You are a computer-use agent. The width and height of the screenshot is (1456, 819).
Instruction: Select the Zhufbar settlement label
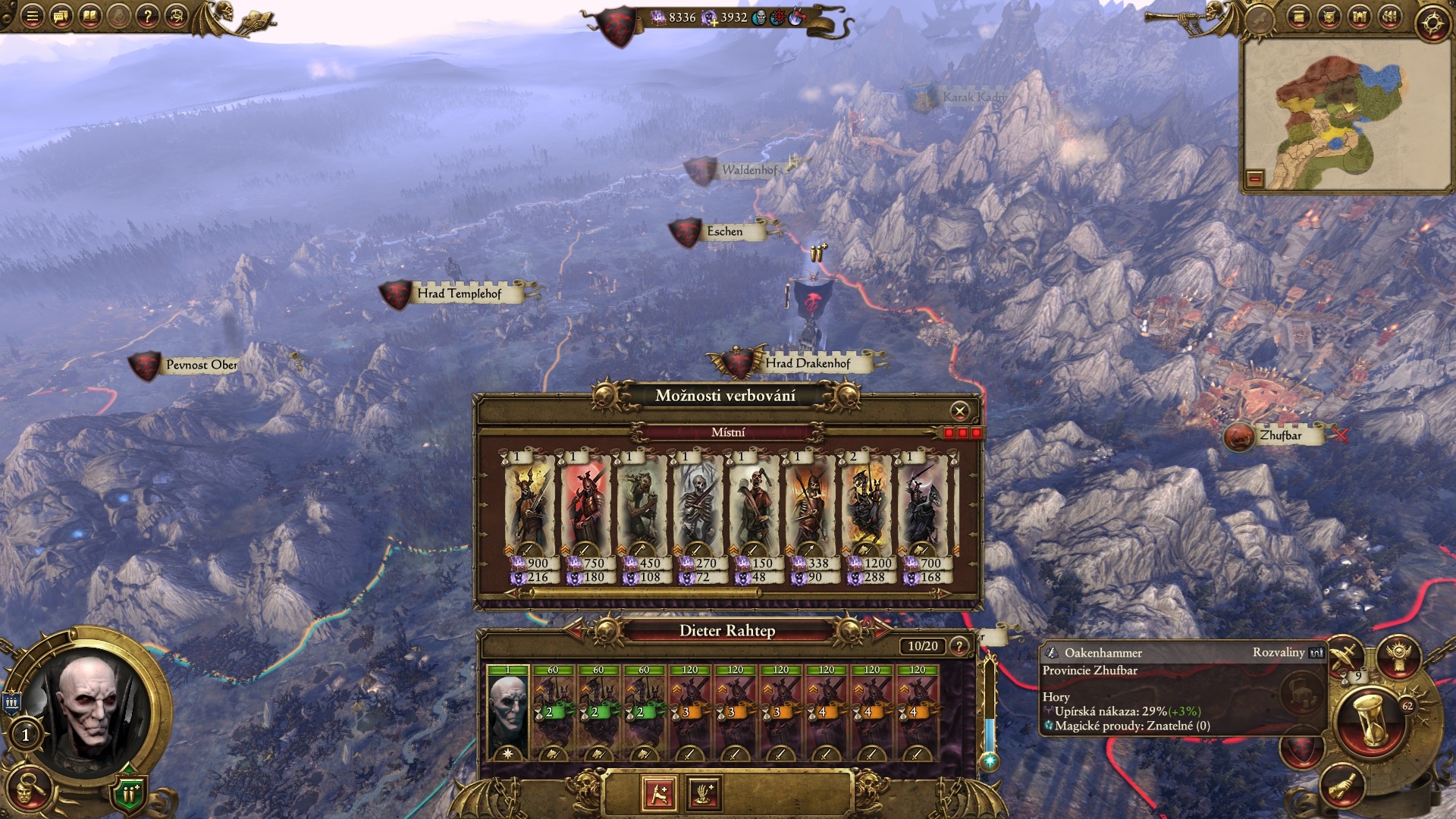(1282, 436)
